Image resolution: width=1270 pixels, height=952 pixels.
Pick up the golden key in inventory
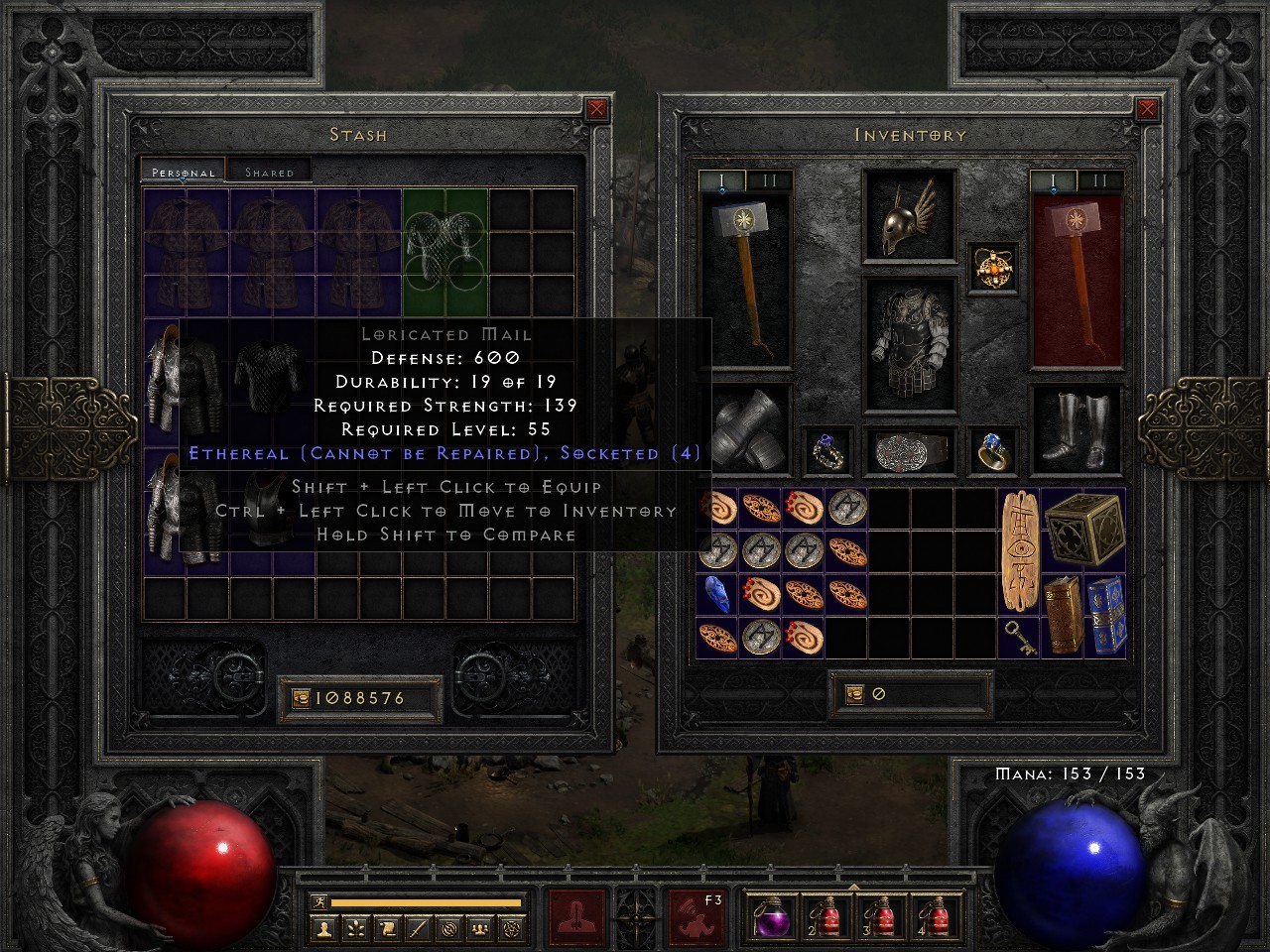[x=1019, y=636]
